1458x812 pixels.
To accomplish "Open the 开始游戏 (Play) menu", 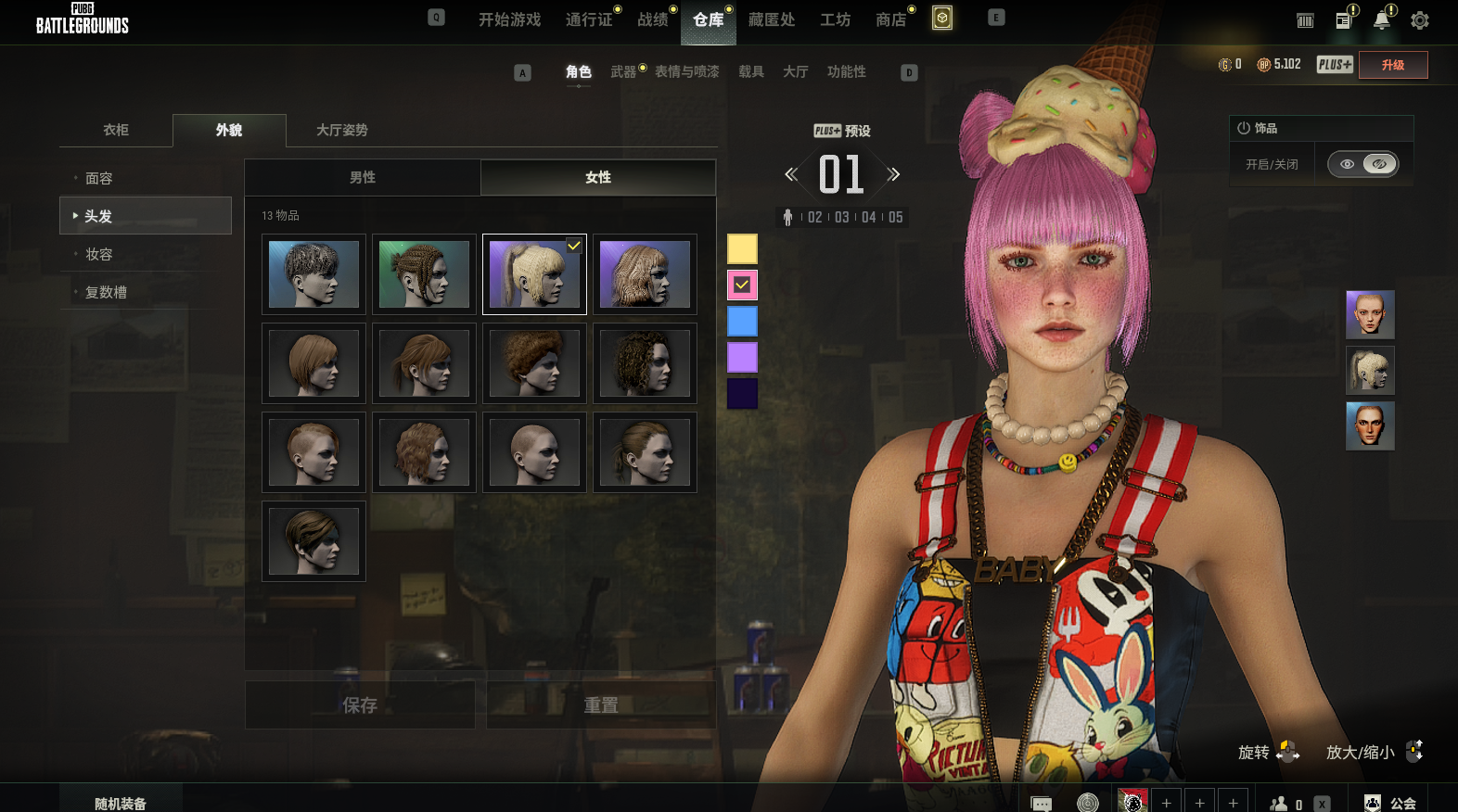I will 509,19.
